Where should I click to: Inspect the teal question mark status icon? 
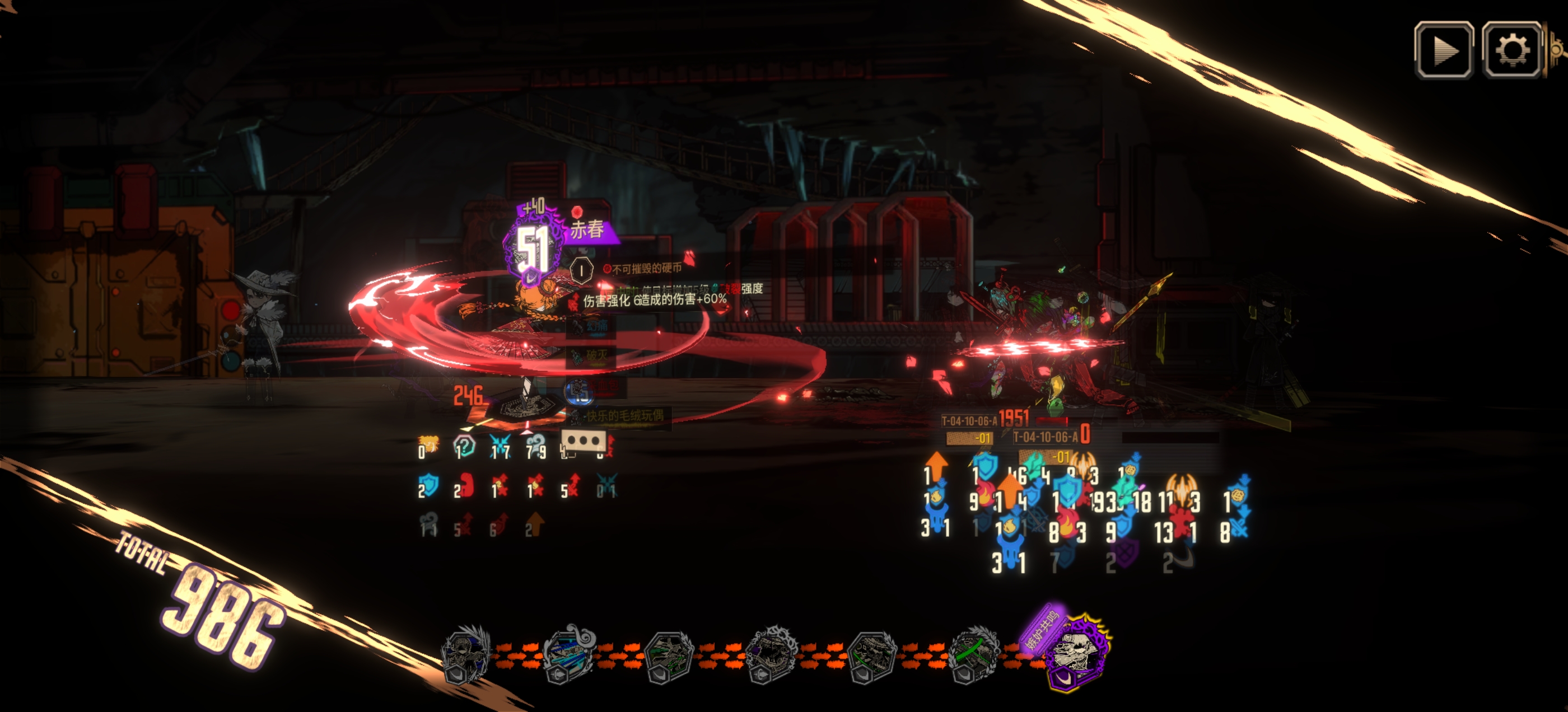point(464,448)
